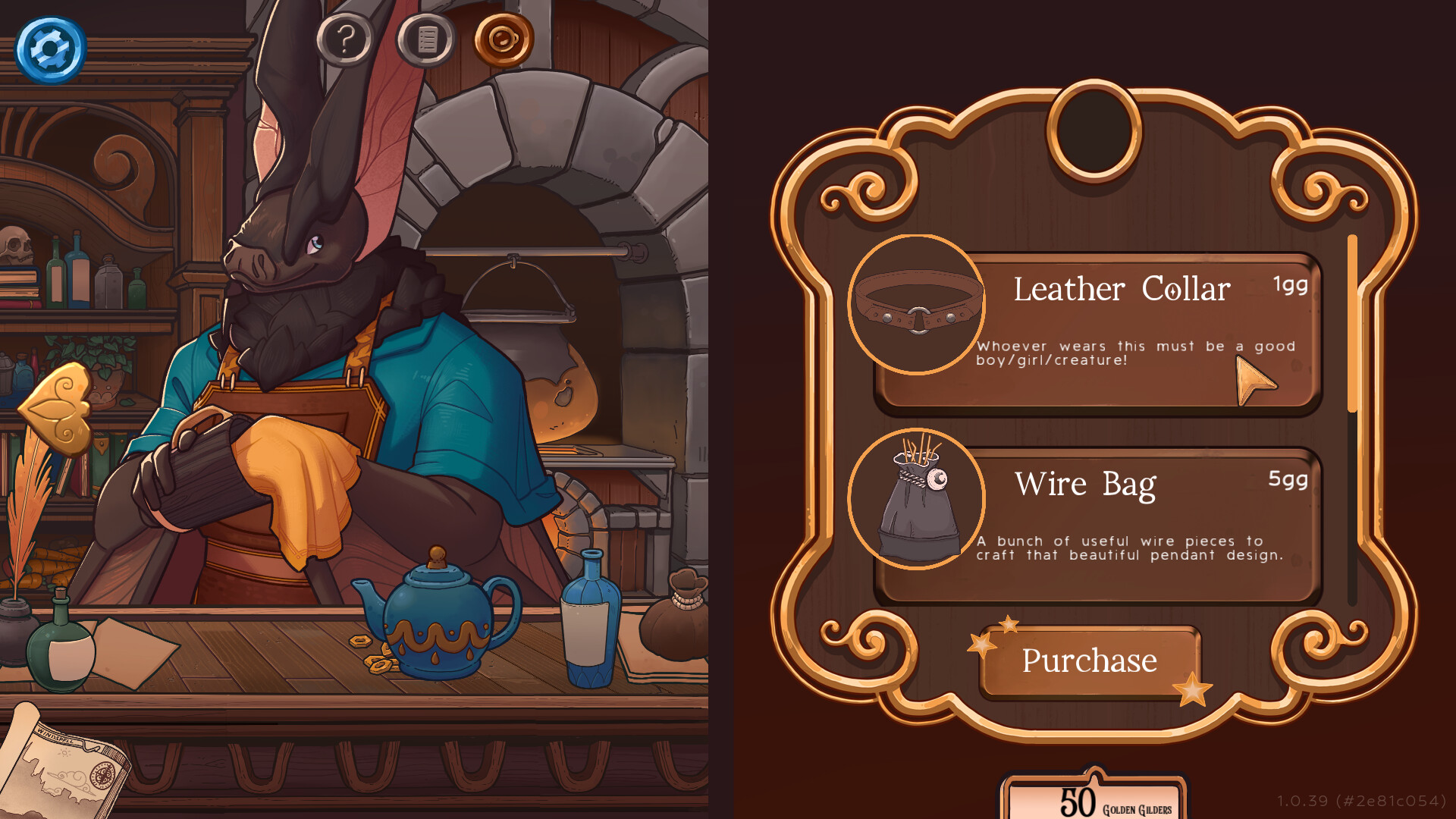
Task: Open the notes list icon
Action: pos(427,39)
